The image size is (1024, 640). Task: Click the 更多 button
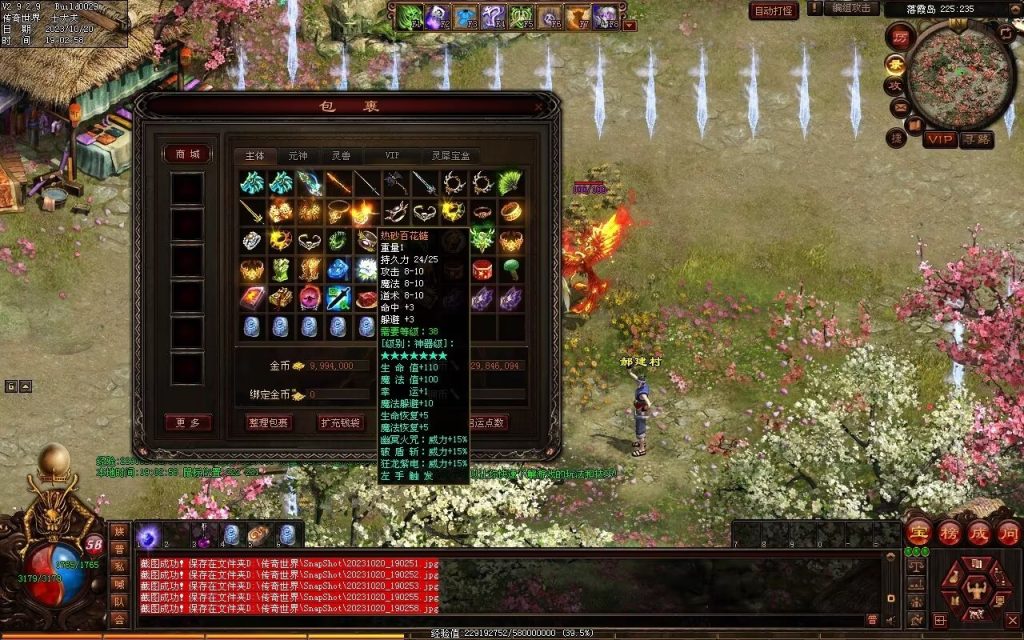pyautogui.click(x=188, y=423)
